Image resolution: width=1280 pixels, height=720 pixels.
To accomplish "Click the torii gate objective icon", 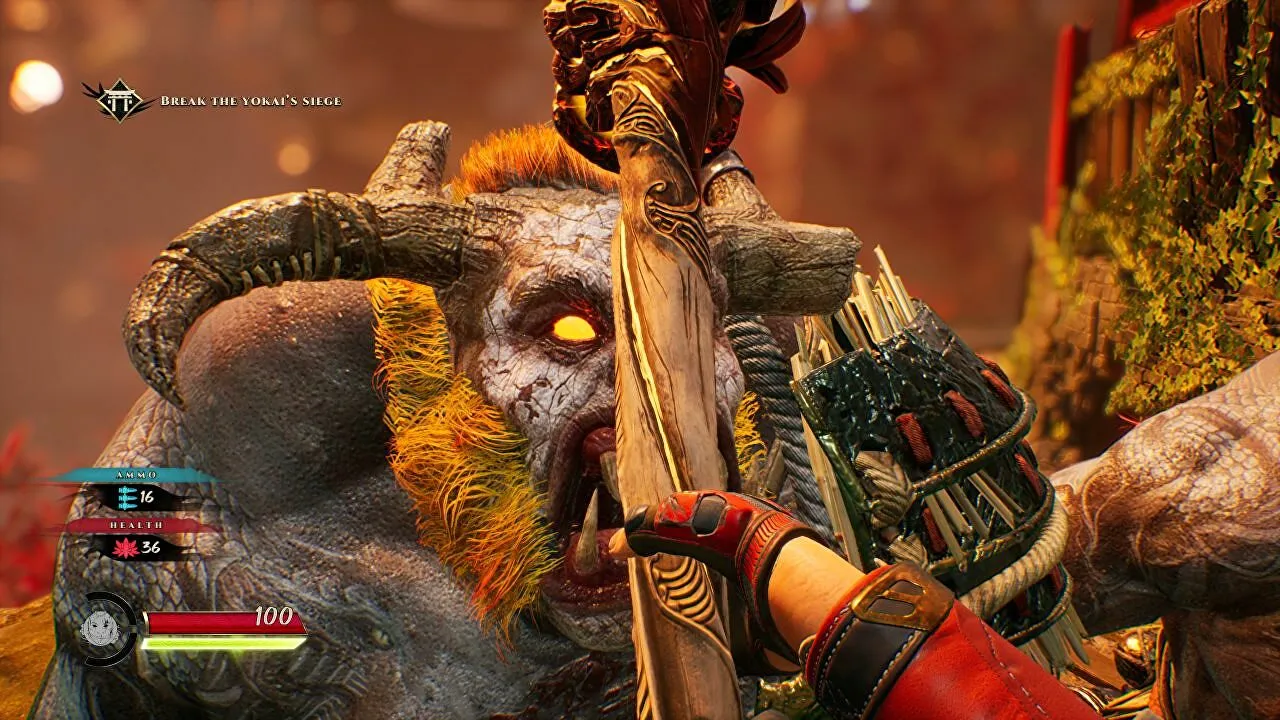I will pyautogui.click(x=118, y=100).
